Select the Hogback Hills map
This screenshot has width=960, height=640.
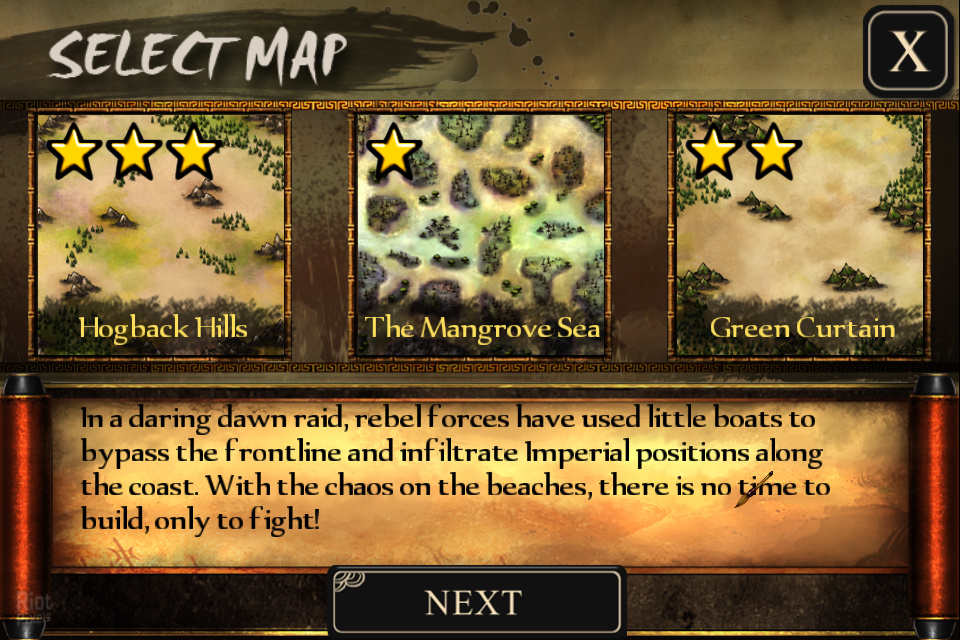coord(163,235)
